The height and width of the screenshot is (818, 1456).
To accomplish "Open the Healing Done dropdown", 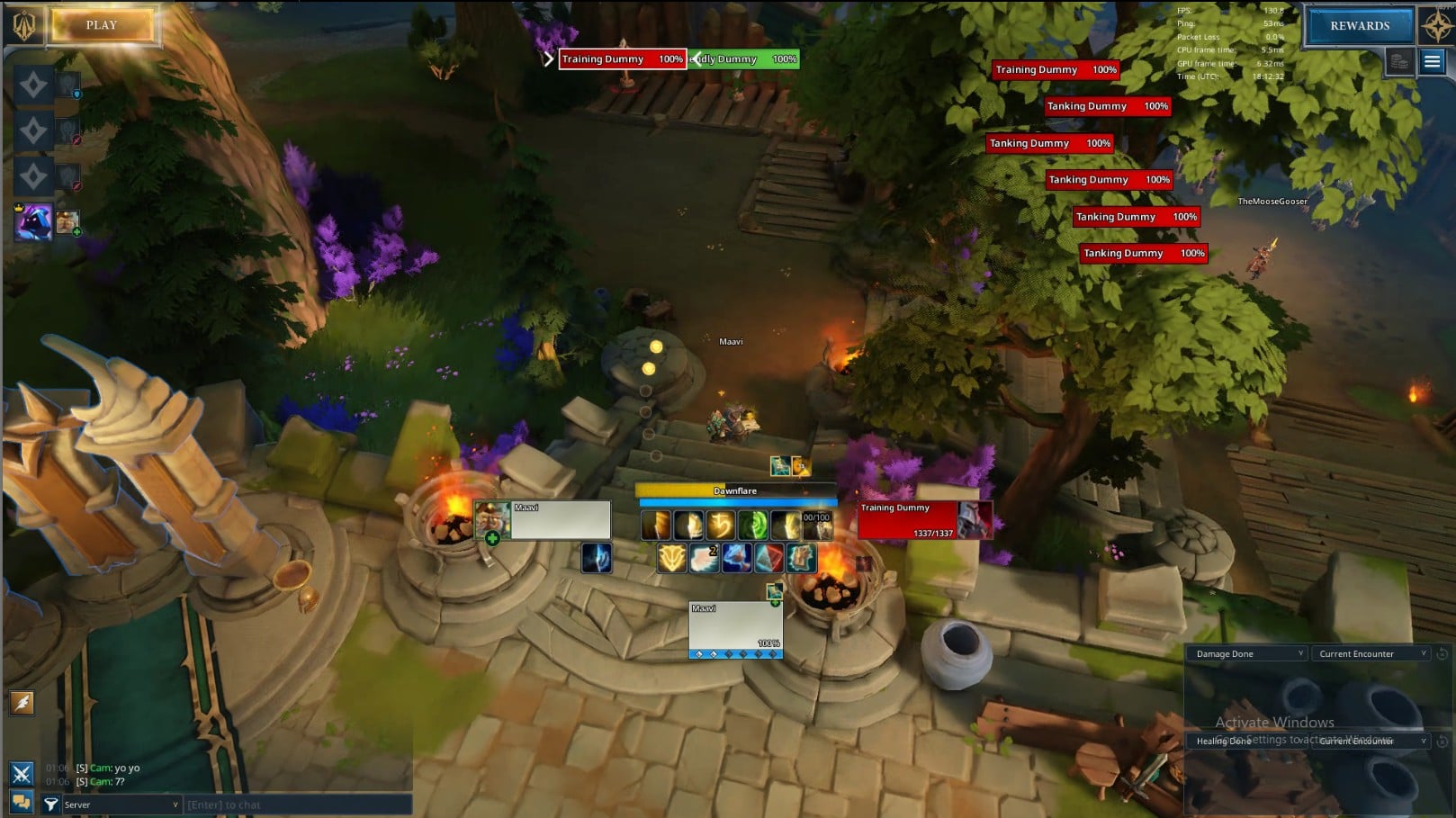I will point(1248,742).
